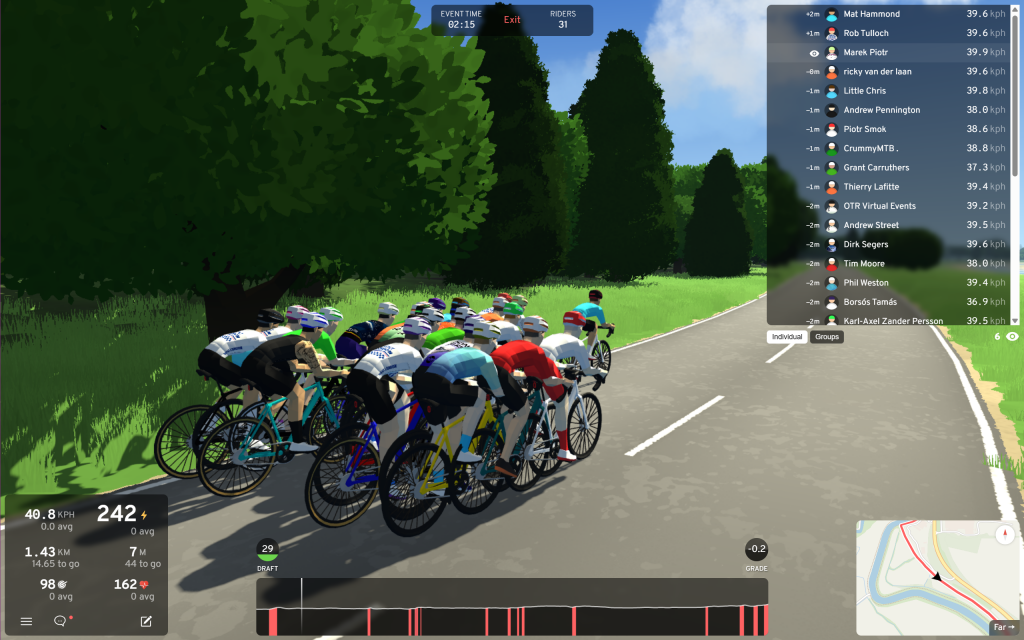Switch to the Groups tab
The width and height of the screenshot is (1024, 640).
click(x=827, y=337)
